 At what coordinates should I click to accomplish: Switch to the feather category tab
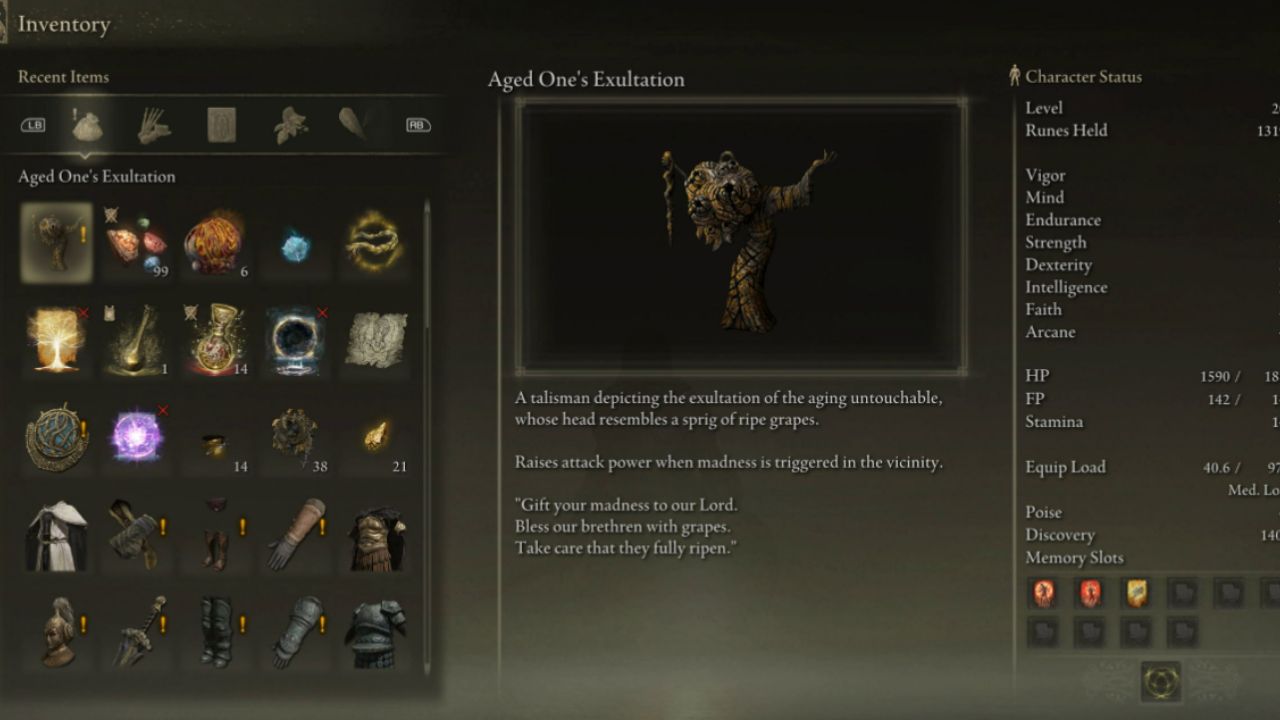pos(353,124)
